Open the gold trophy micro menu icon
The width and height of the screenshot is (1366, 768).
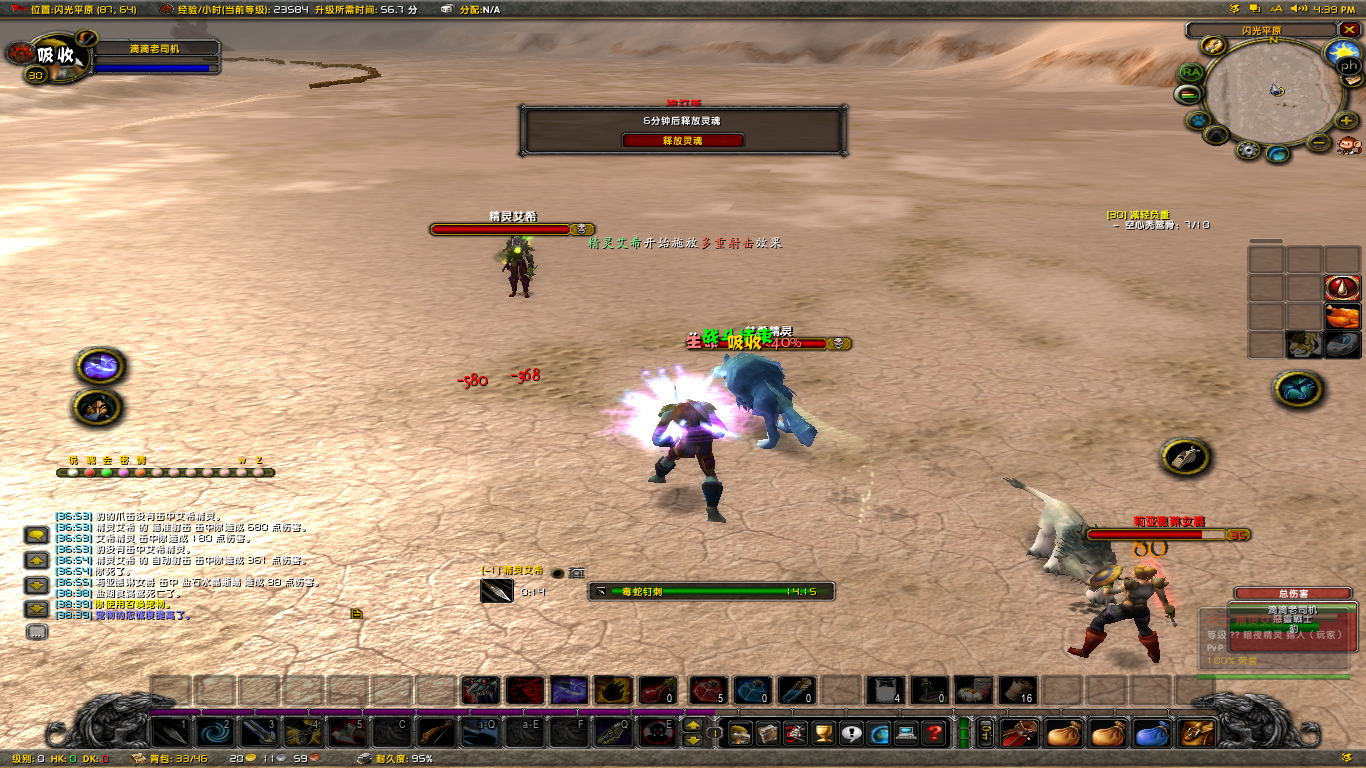tap(823, 733)
